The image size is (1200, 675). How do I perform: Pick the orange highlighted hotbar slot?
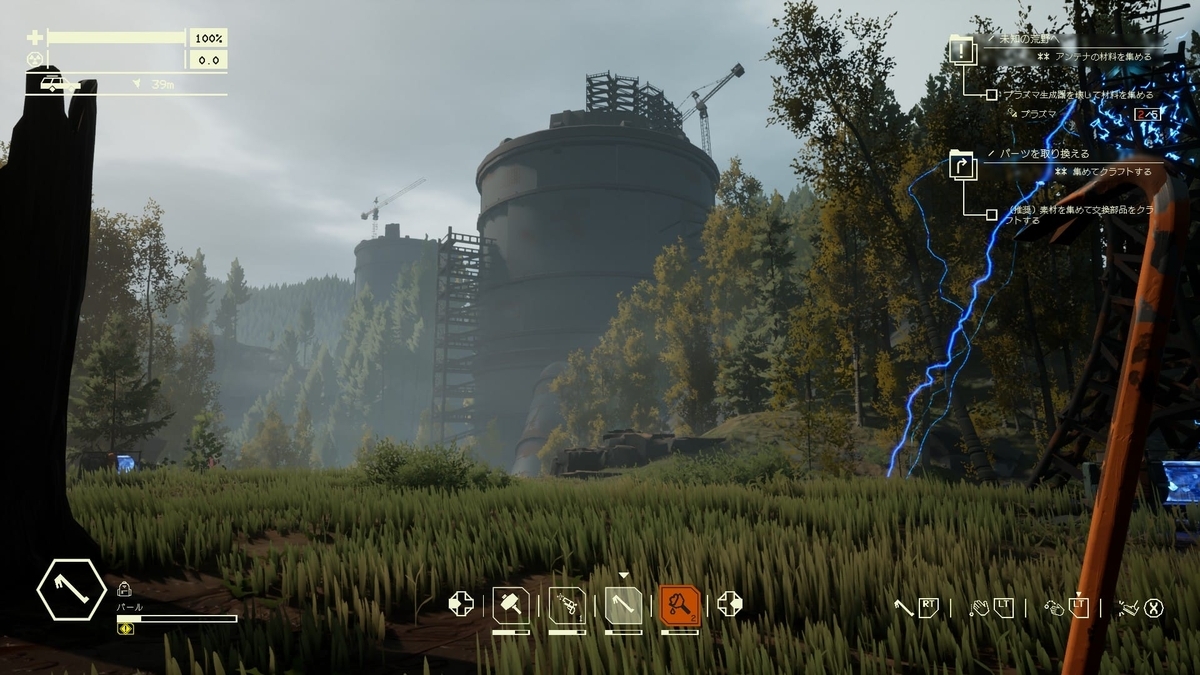(x=680, y=605)
